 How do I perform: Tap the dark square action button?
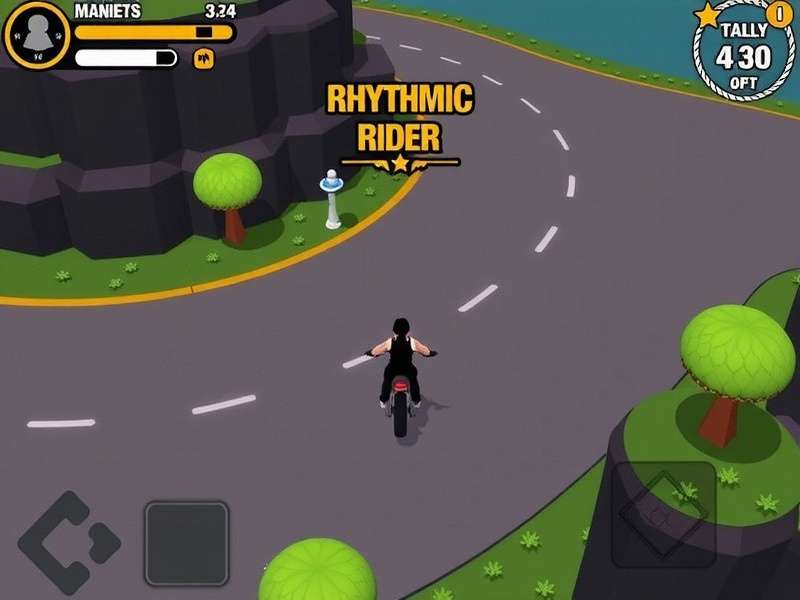coord(187,543)
